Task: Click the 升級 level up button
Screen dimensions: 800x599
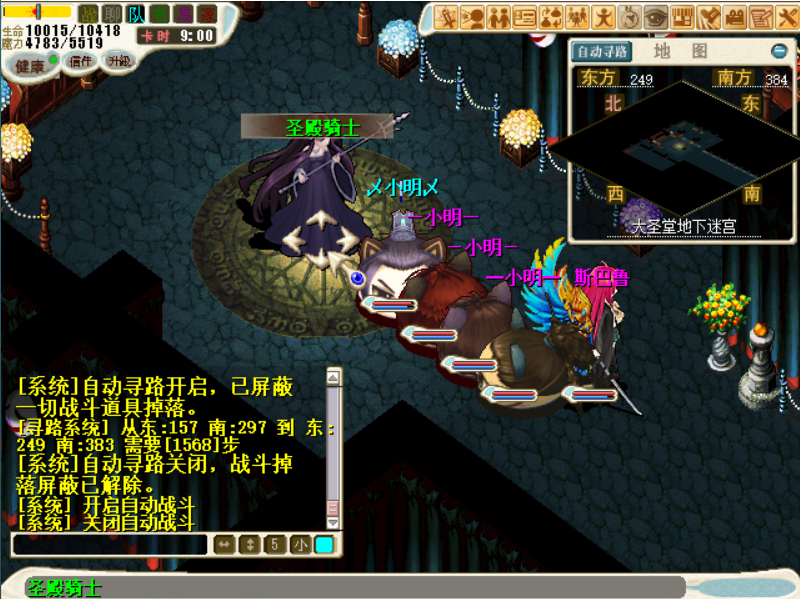Action: [x=119, y=60]
